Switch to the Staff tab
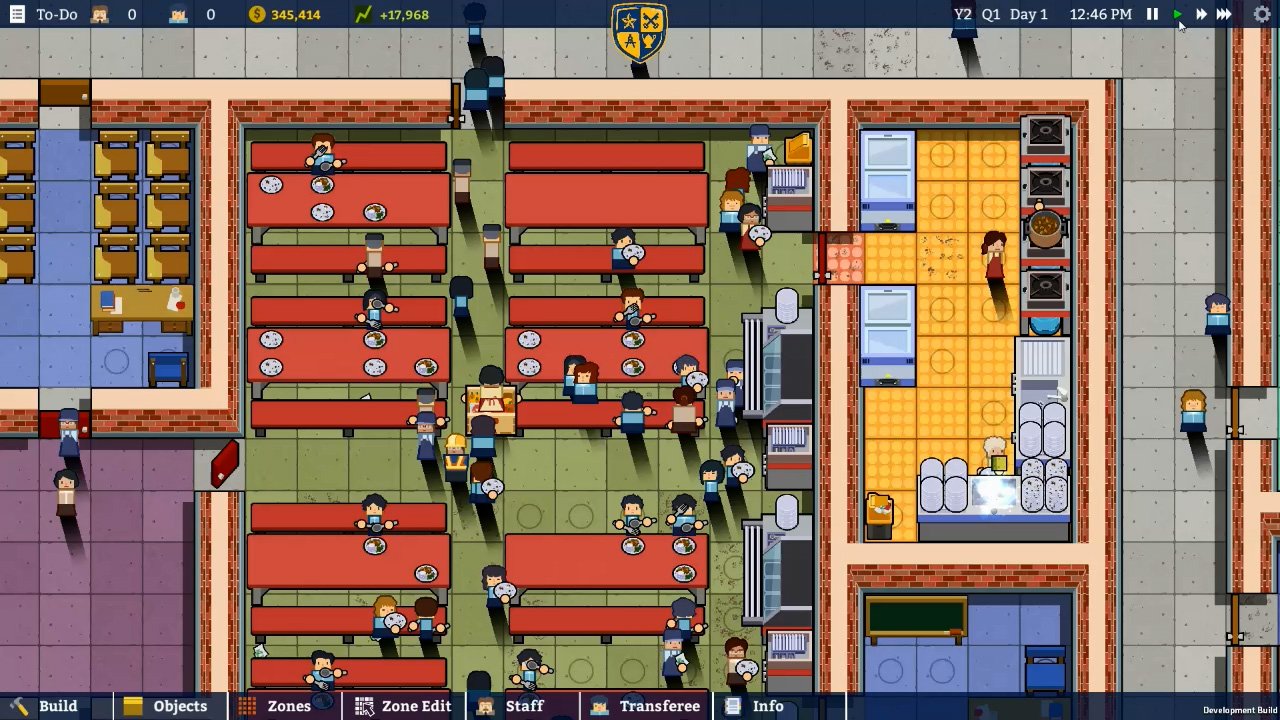The height and width of the screenshot is (720, 1280). point(524,706)
